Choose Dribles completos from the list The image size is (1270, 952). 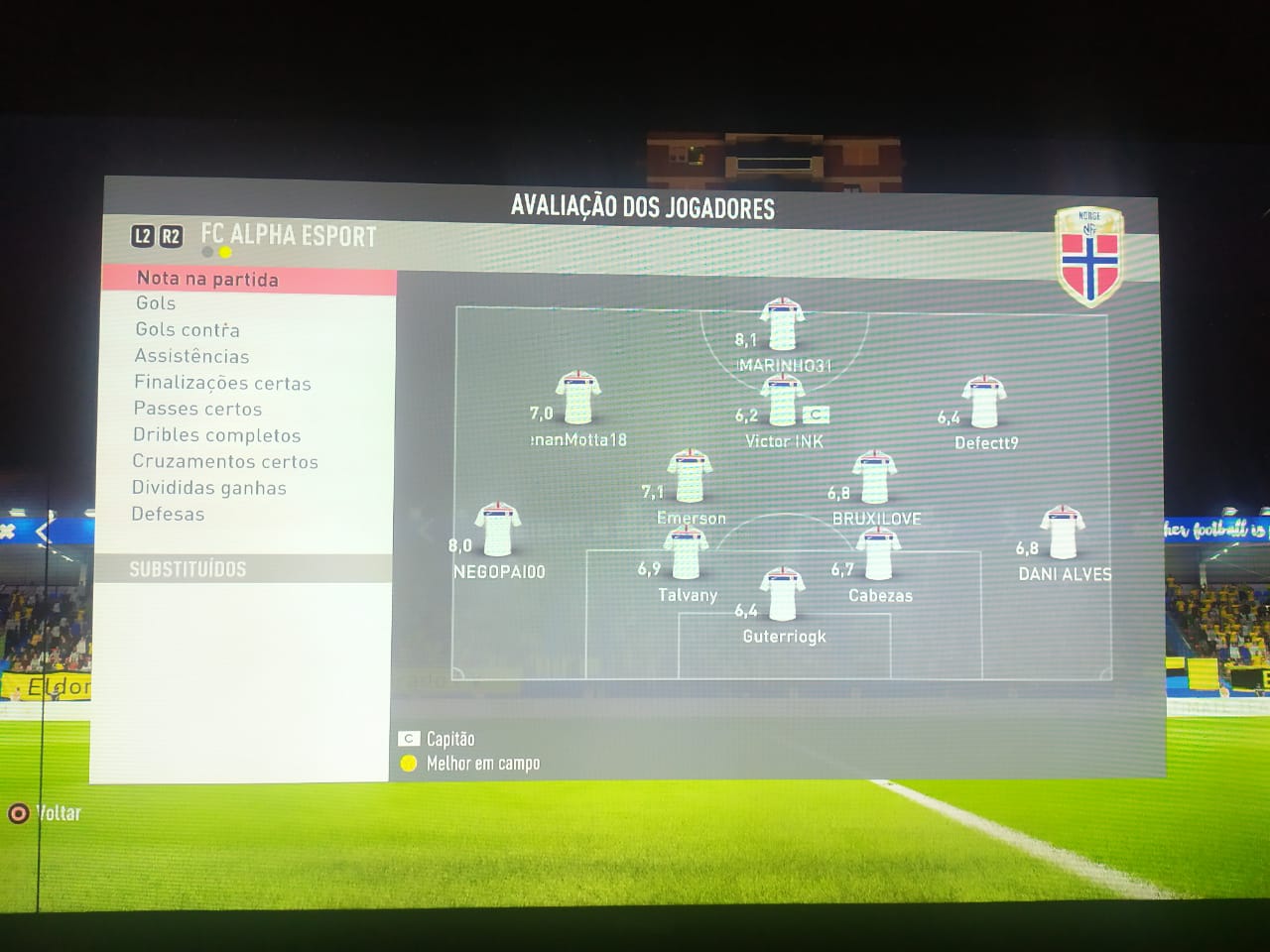click(x=216, y=435)
